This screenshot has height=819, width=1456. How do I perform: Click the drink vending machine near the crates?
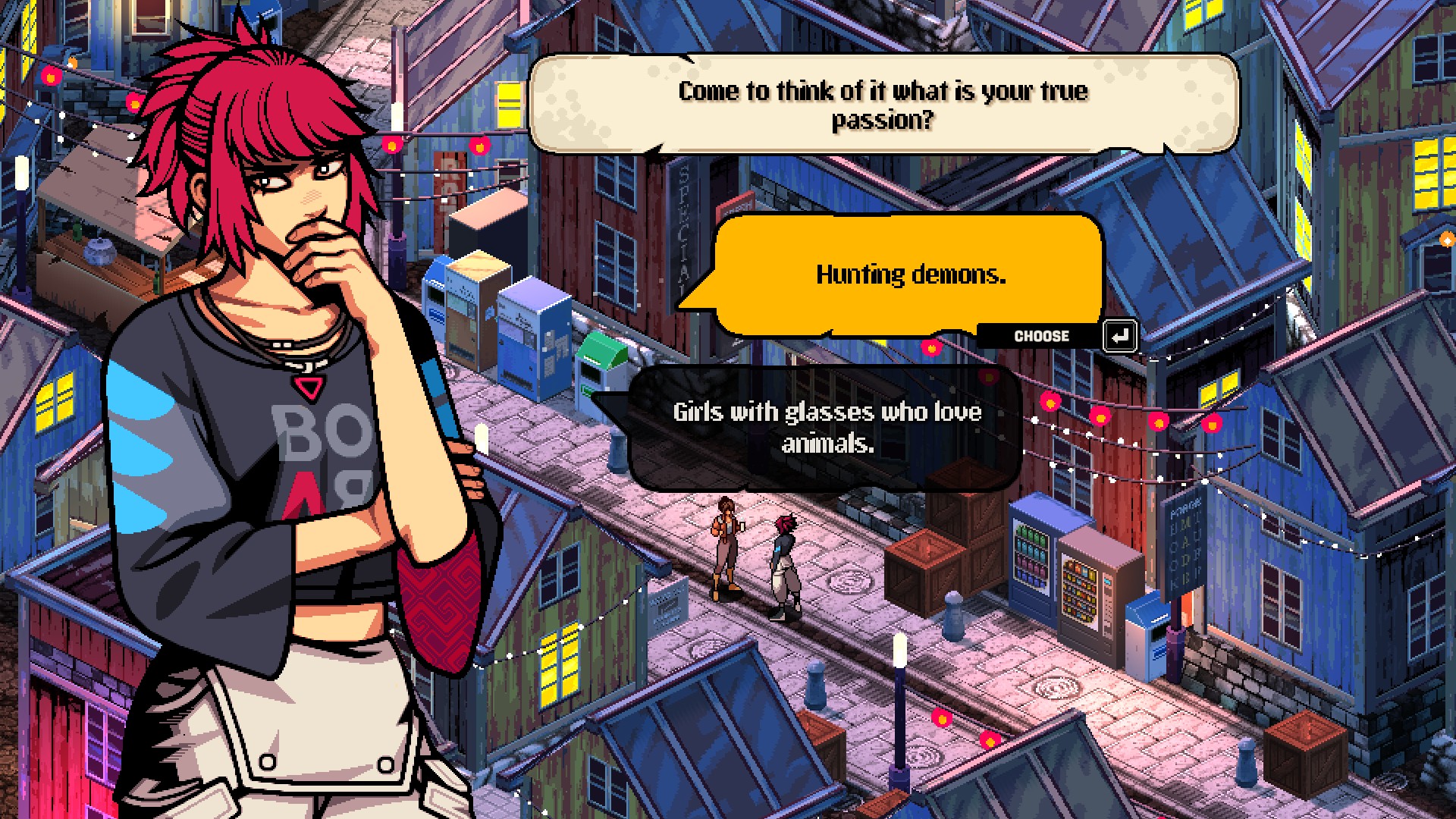[x=1031, y=561]
